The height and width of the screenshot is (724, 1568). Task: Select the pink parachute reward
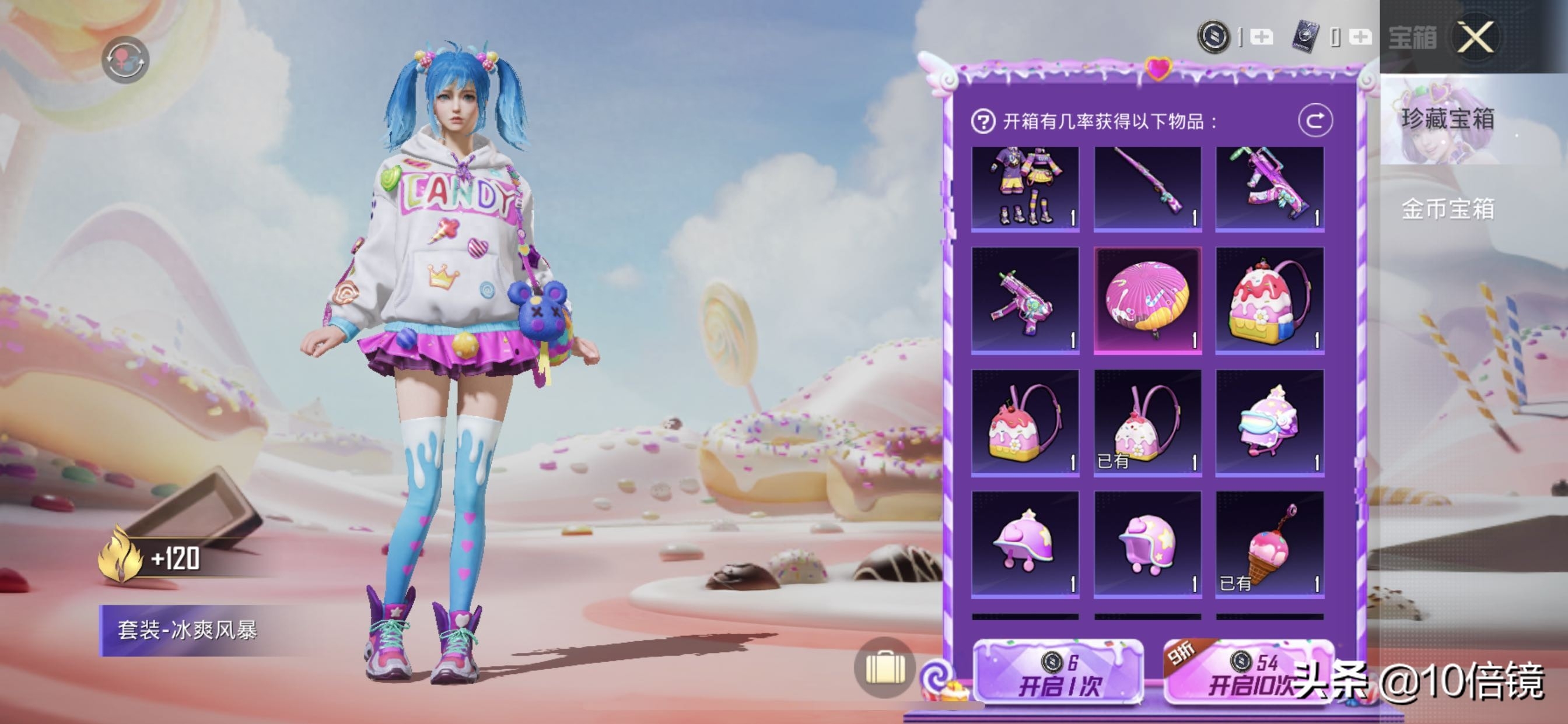point(1147,299)
